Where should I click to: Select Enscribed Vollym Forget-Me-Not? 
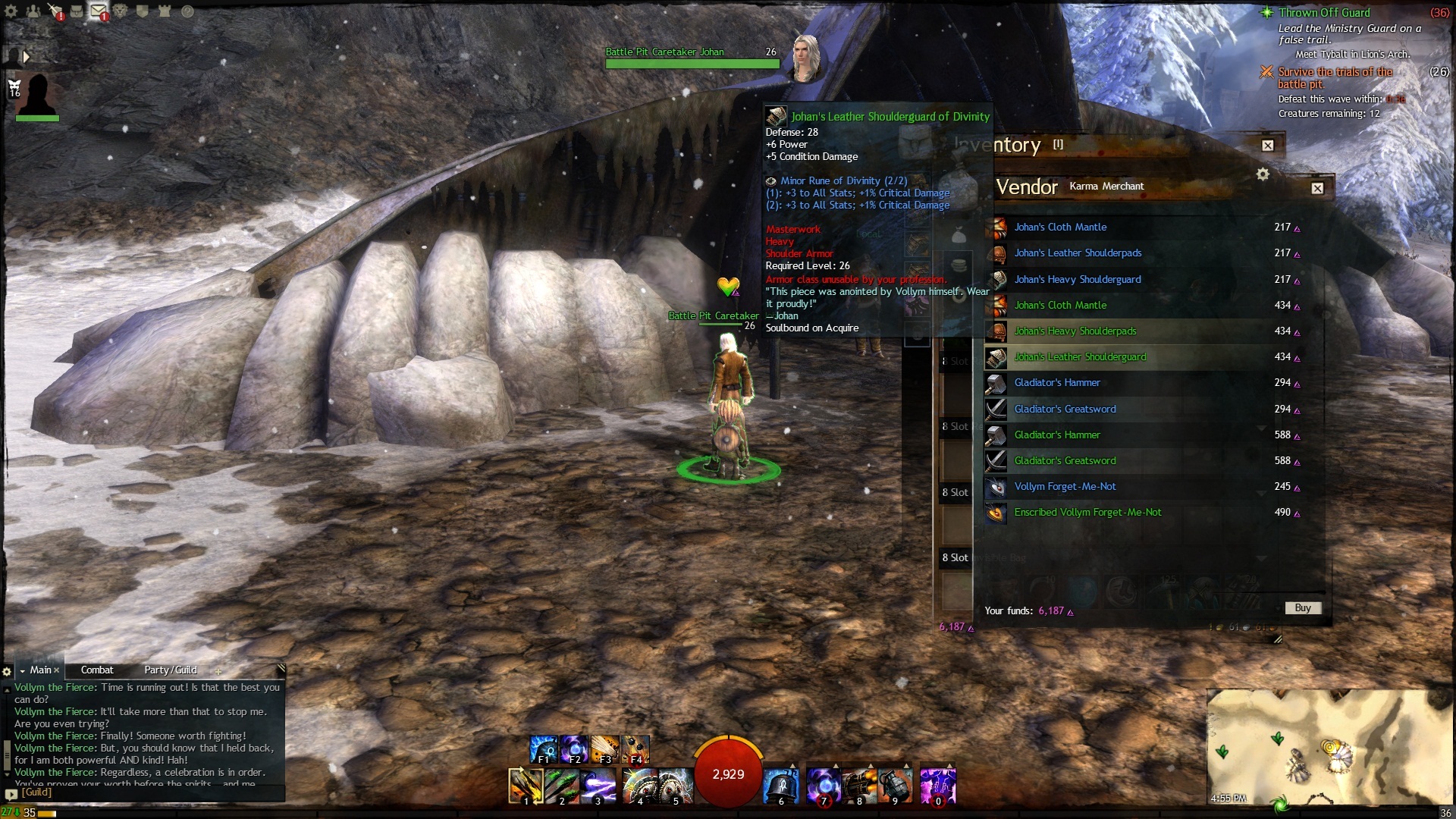[1087, 513]
